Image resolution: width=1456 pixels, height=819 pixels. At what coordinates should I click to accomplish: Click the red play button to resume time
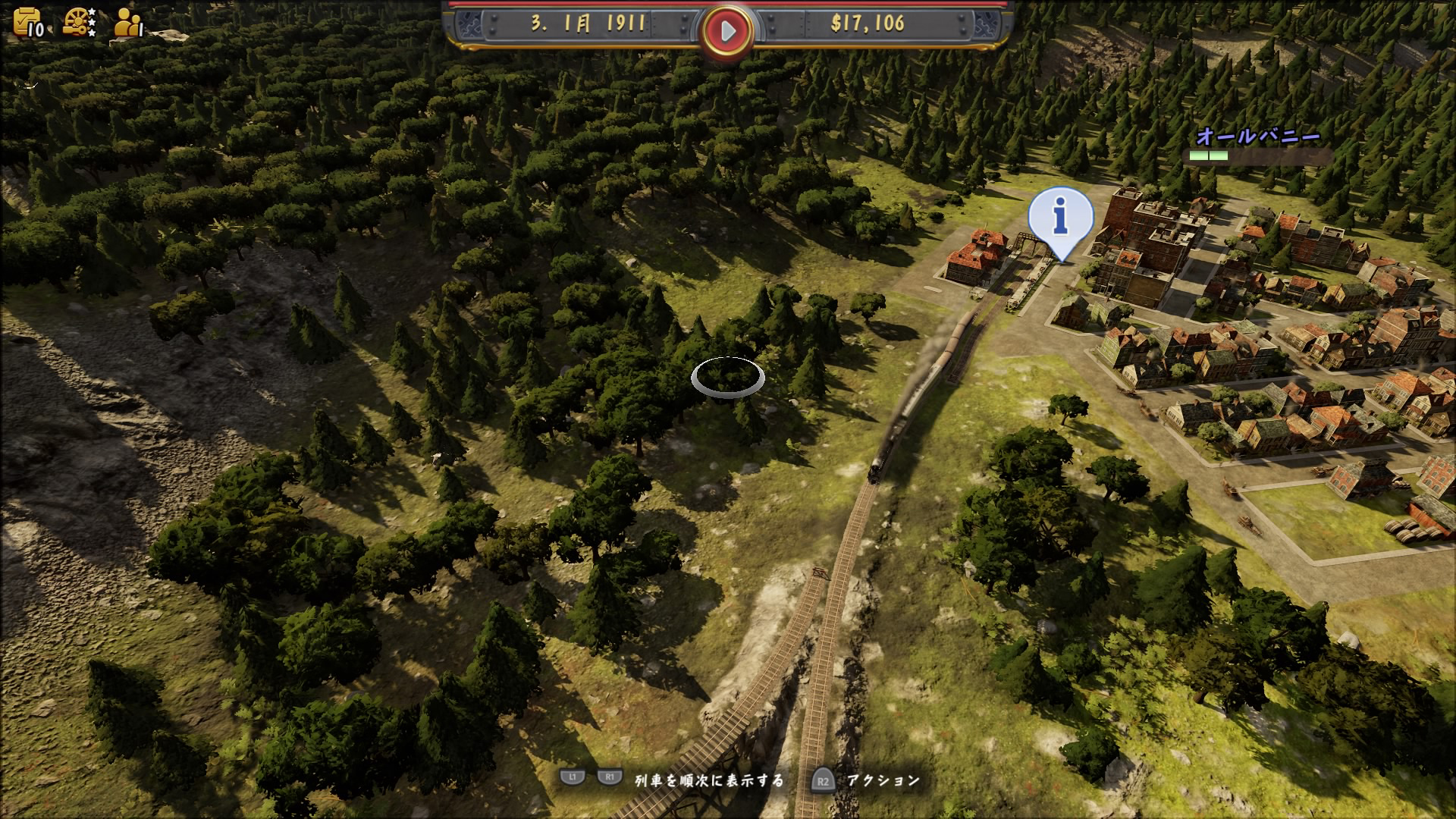pyautogui.click(x=727, y=31)
